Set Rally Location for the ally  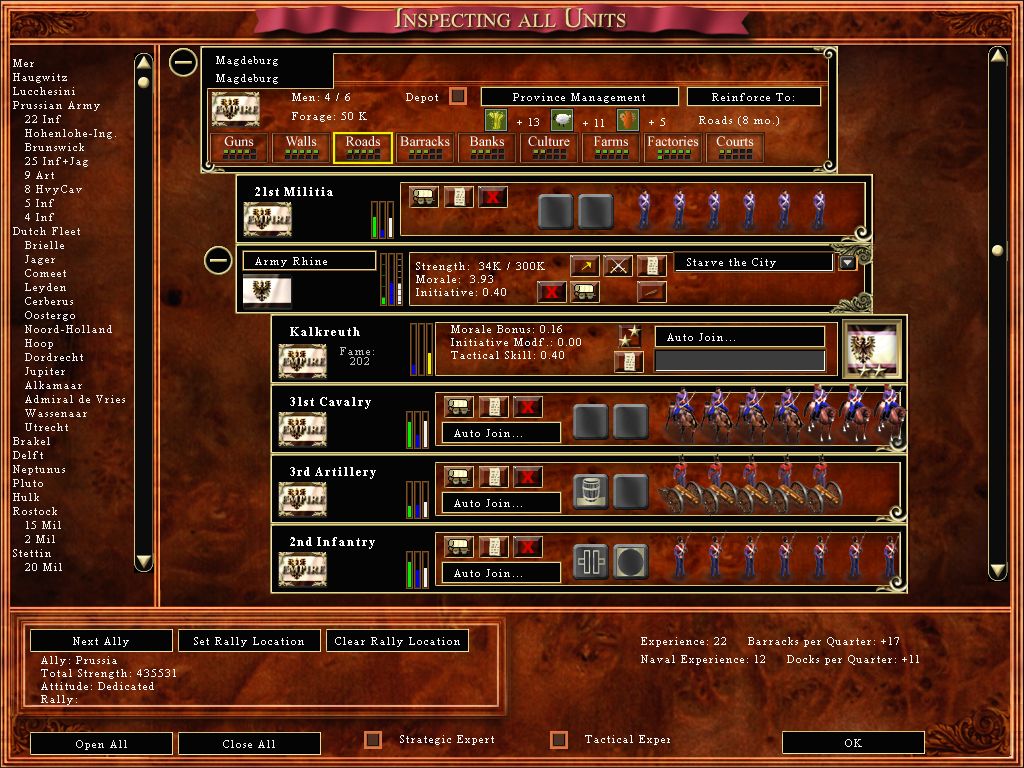[x=249, y=641]
